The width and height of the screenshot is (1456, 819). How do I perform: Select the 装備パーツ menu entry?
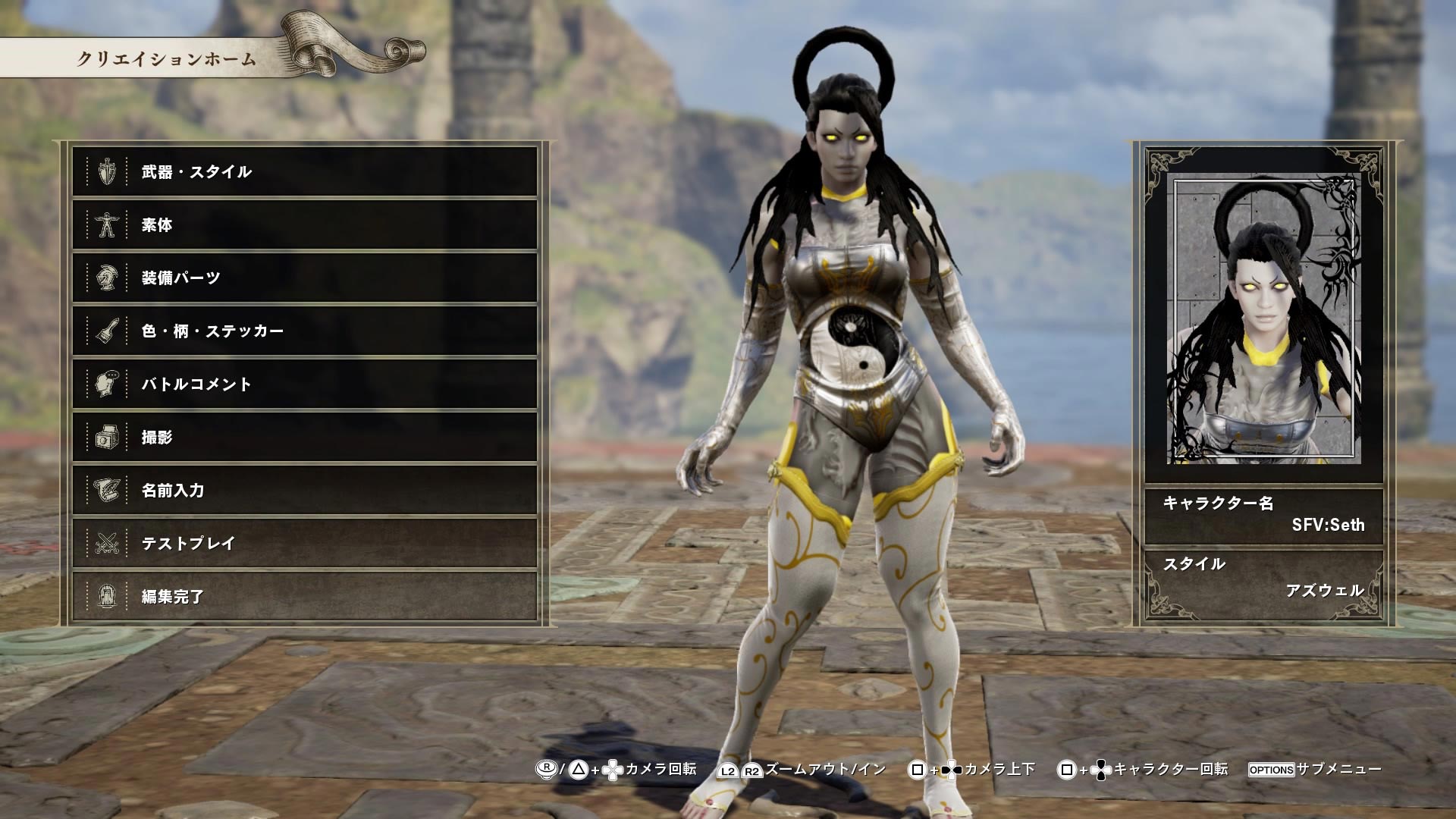tap(182, 278)
